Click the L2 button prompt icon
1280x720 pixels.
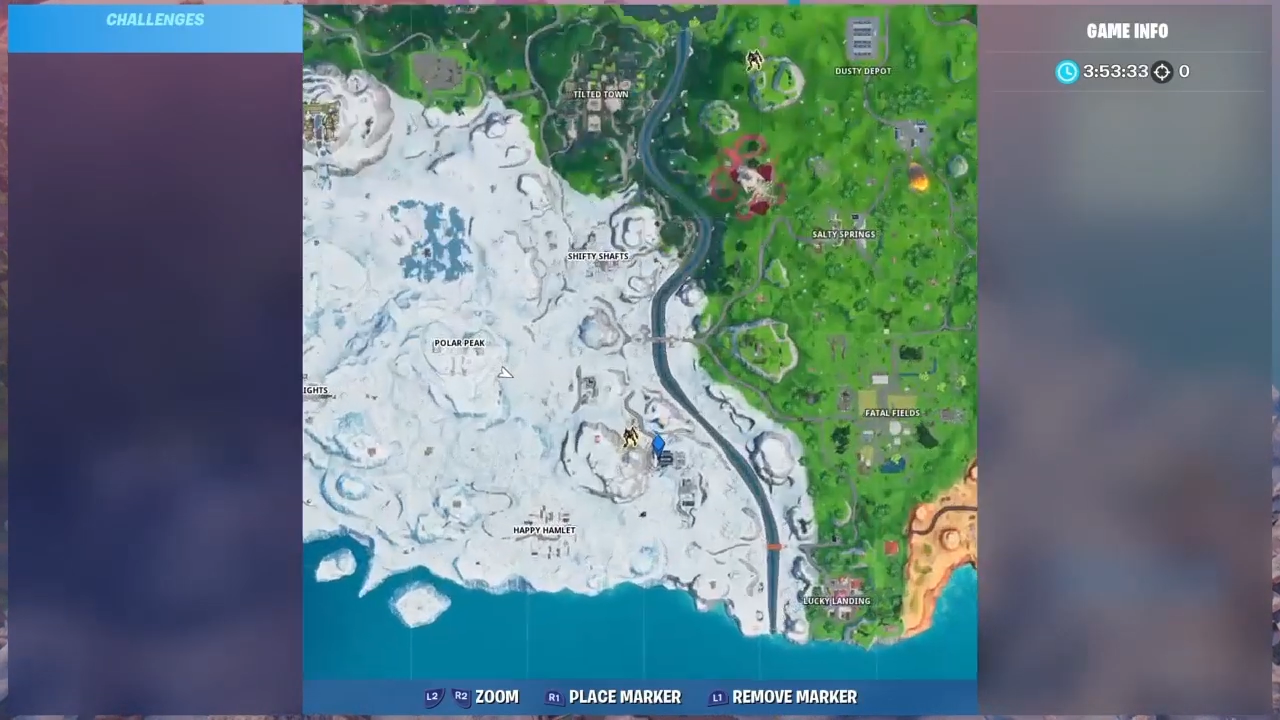432,696
